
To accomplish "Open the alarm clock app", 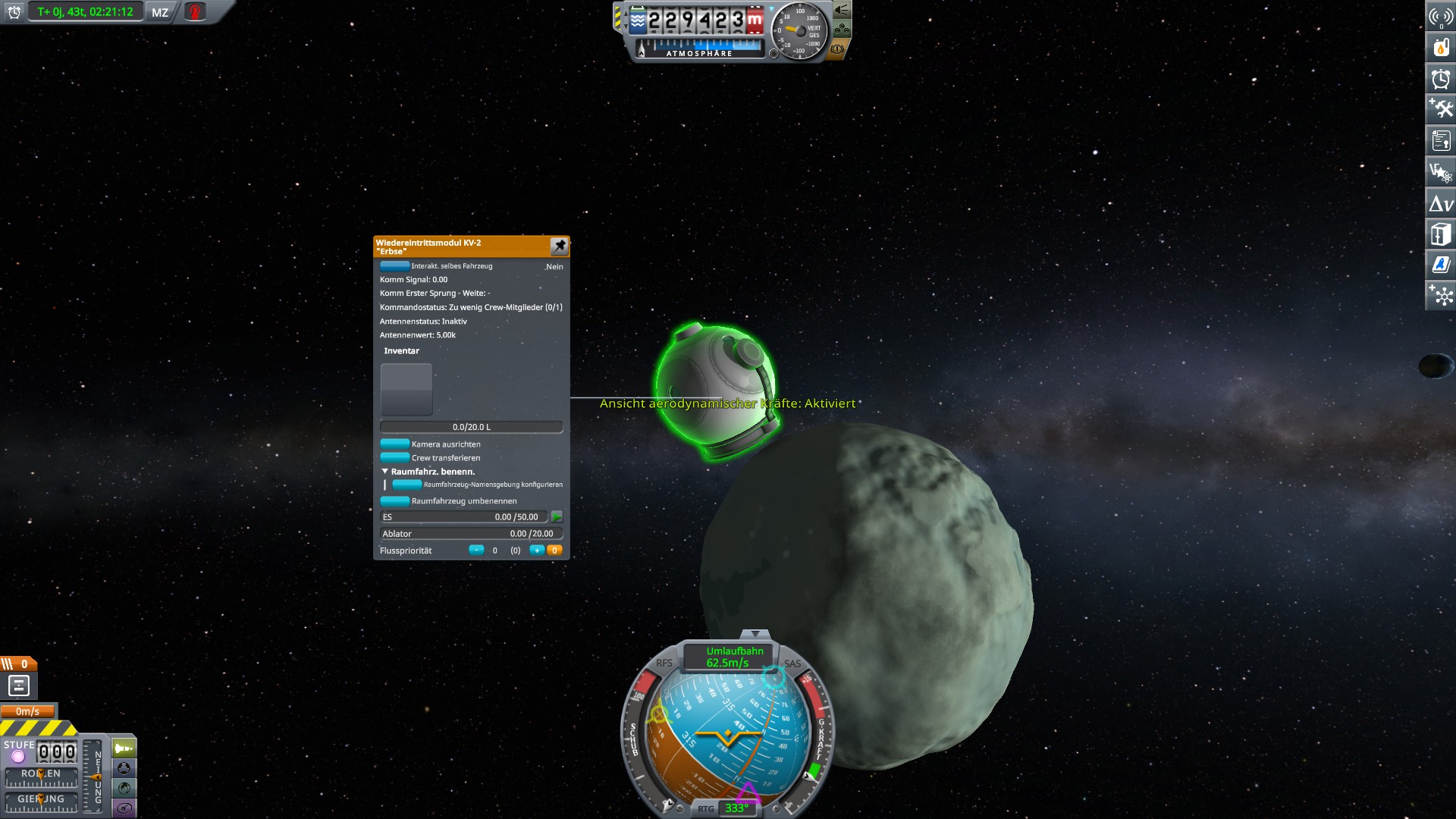I will [1441, 78].
